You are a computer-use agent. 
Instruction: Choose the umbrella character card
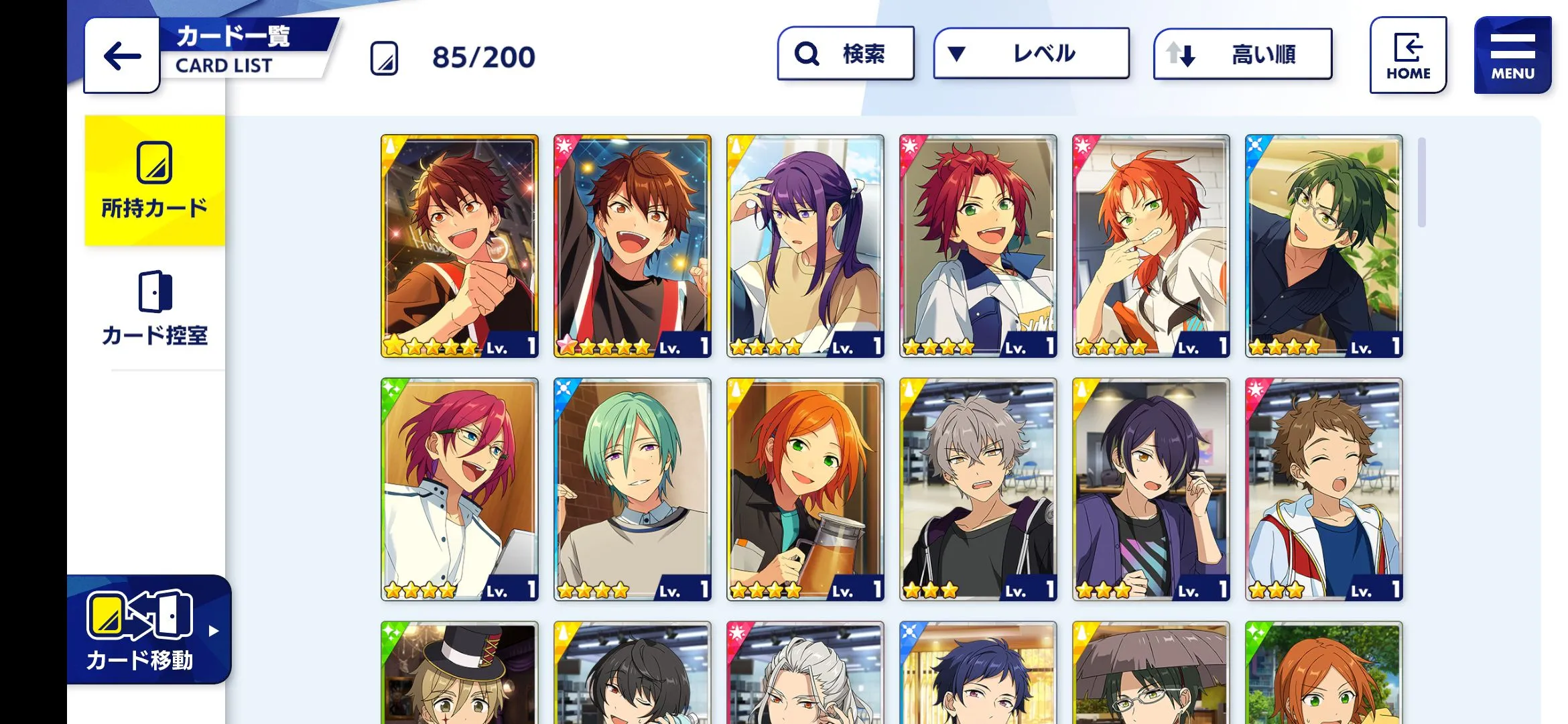(x=1151, y=672)
